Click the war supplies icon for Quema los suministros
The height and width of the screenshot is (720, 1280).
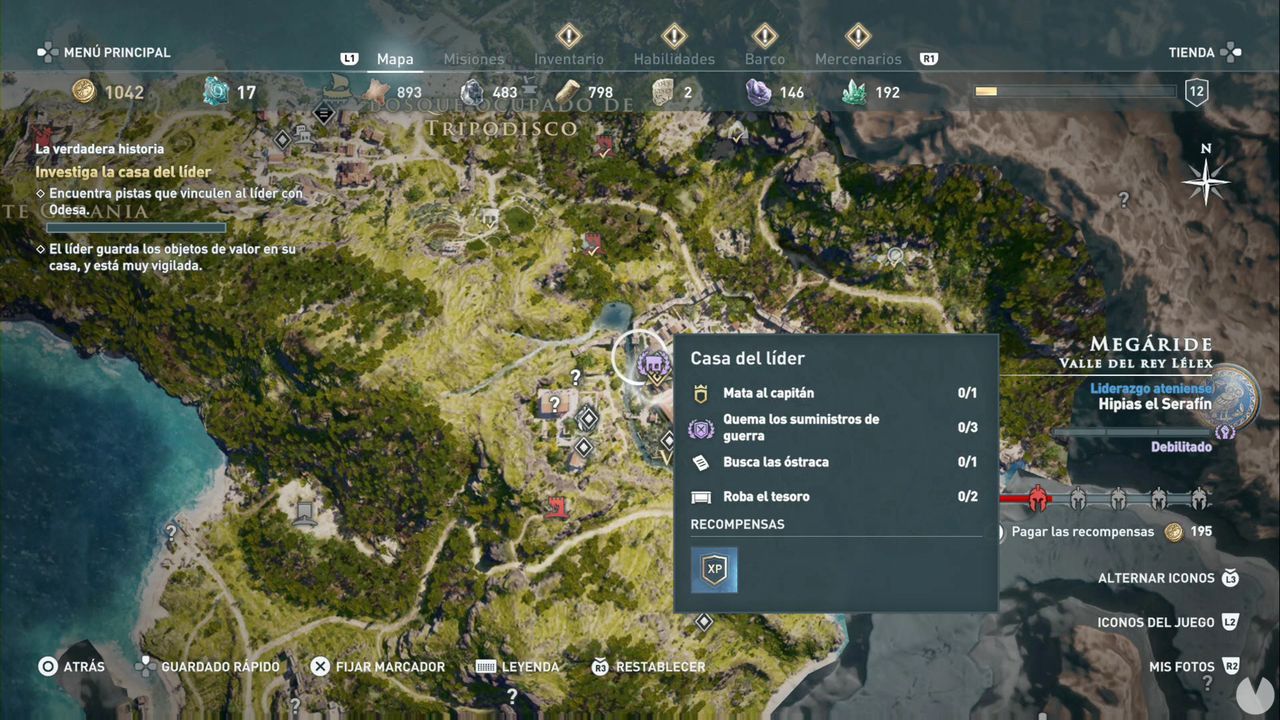[x=700, y=427]
